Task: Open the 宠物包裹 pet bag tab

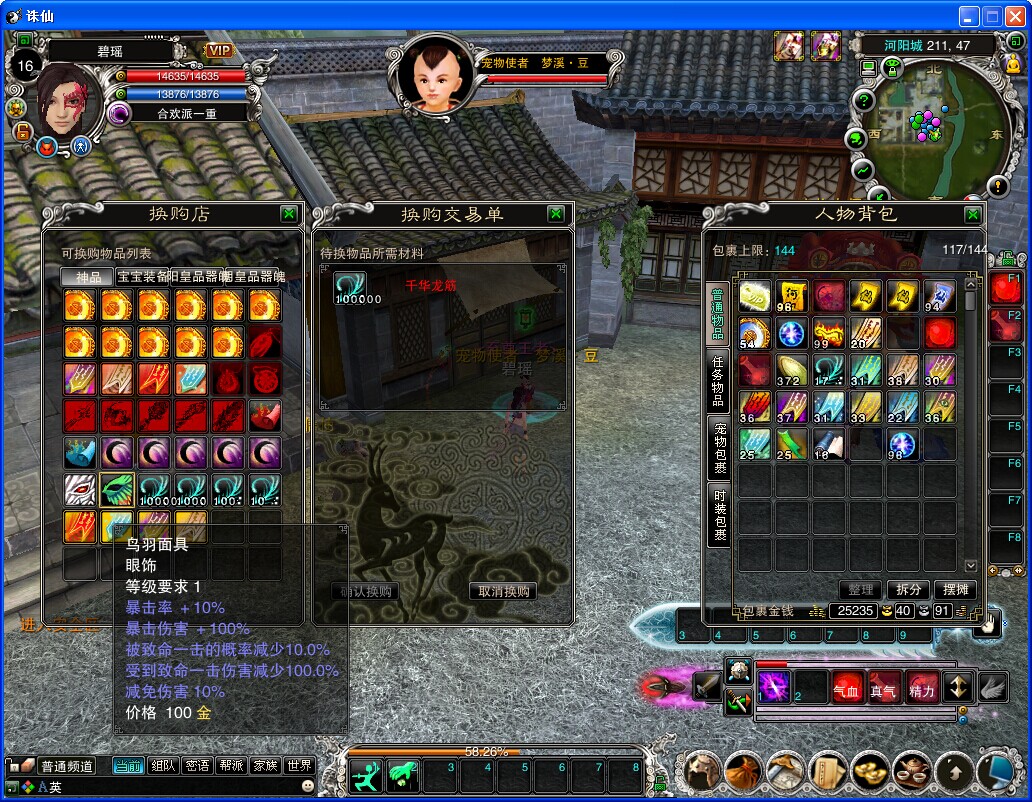Action: (x=718, y=447)
